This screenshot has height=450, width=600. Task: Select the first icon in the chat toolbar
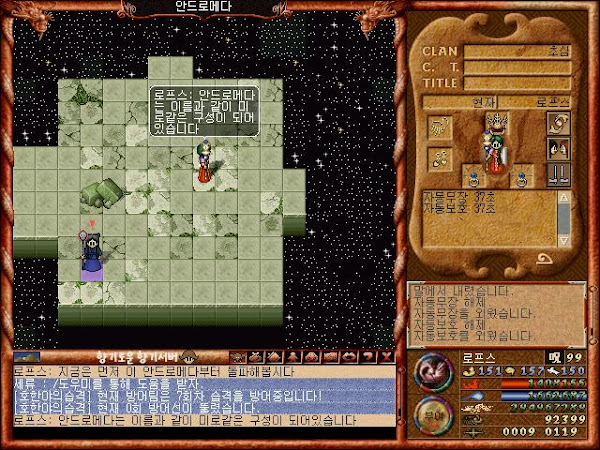[238, 356]
